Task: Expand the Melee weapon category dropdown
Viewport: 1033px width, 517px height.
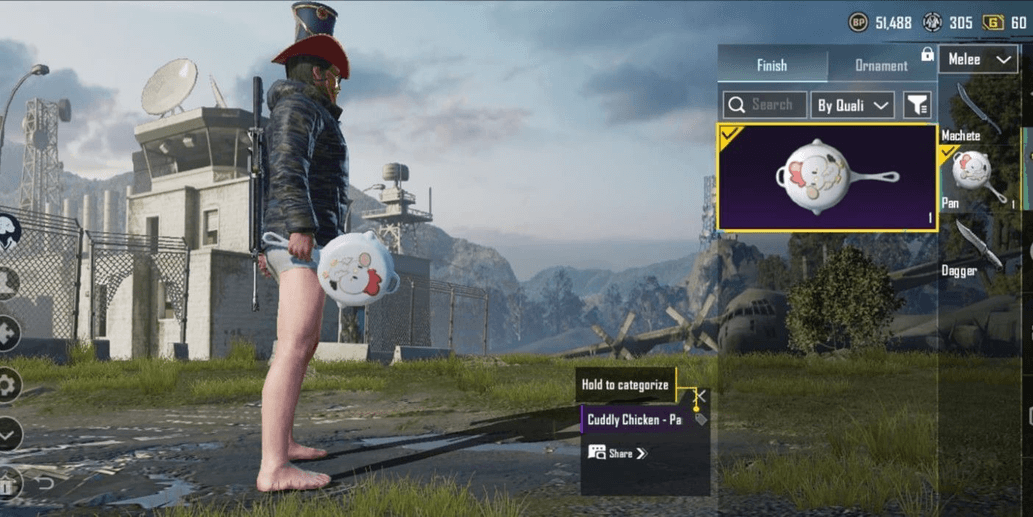Action: (x=977, y=60)
